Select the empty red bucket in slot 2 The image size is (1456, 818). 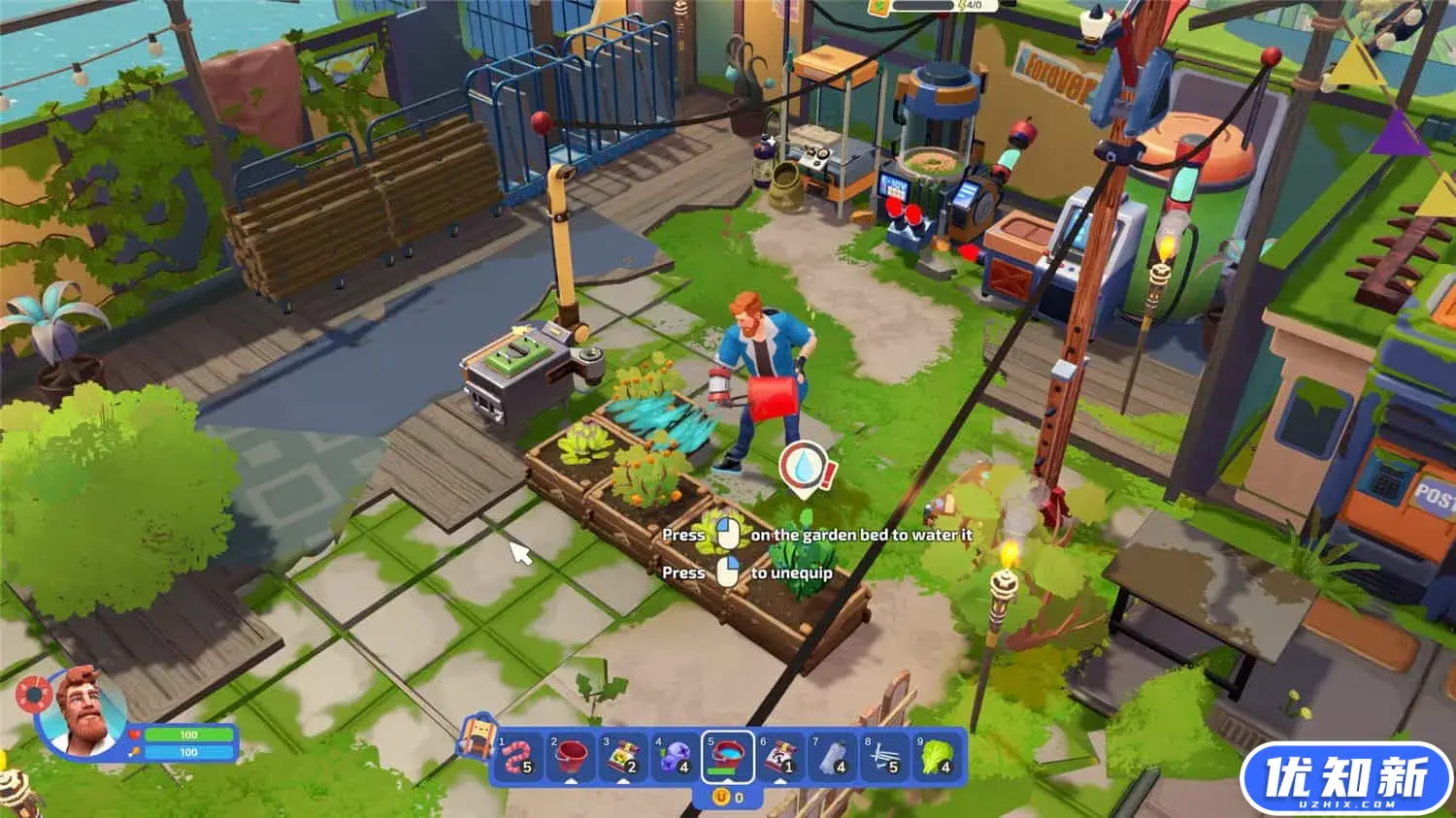[x=572, y=756]
